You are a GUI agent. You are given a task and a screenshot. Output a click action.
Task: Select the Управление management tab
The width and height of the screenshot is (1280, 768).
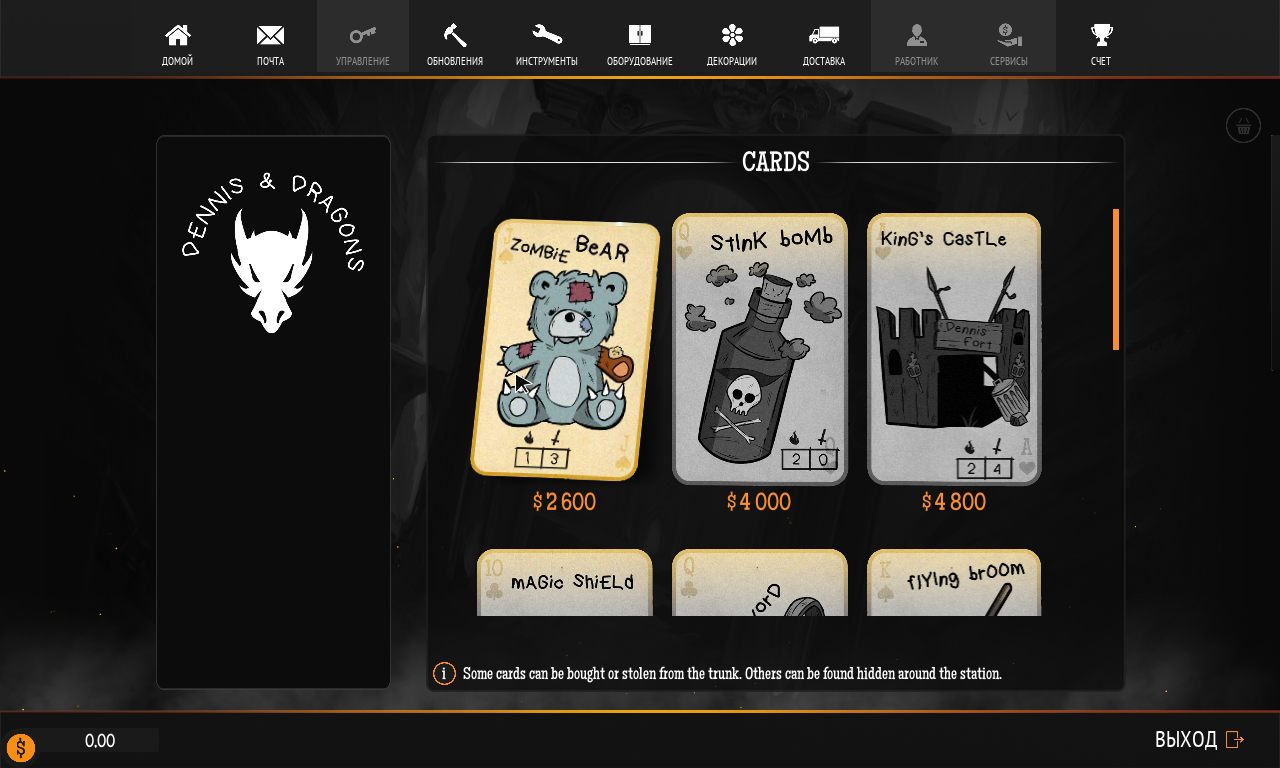(363, 45)
